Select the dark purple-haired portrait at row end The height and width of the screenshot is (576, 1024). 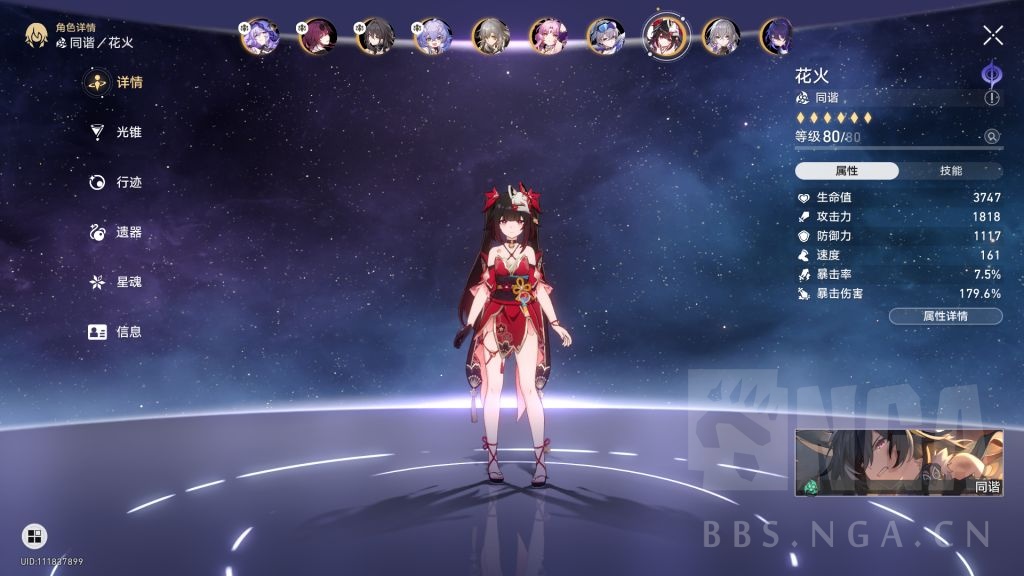click(778, 36)
